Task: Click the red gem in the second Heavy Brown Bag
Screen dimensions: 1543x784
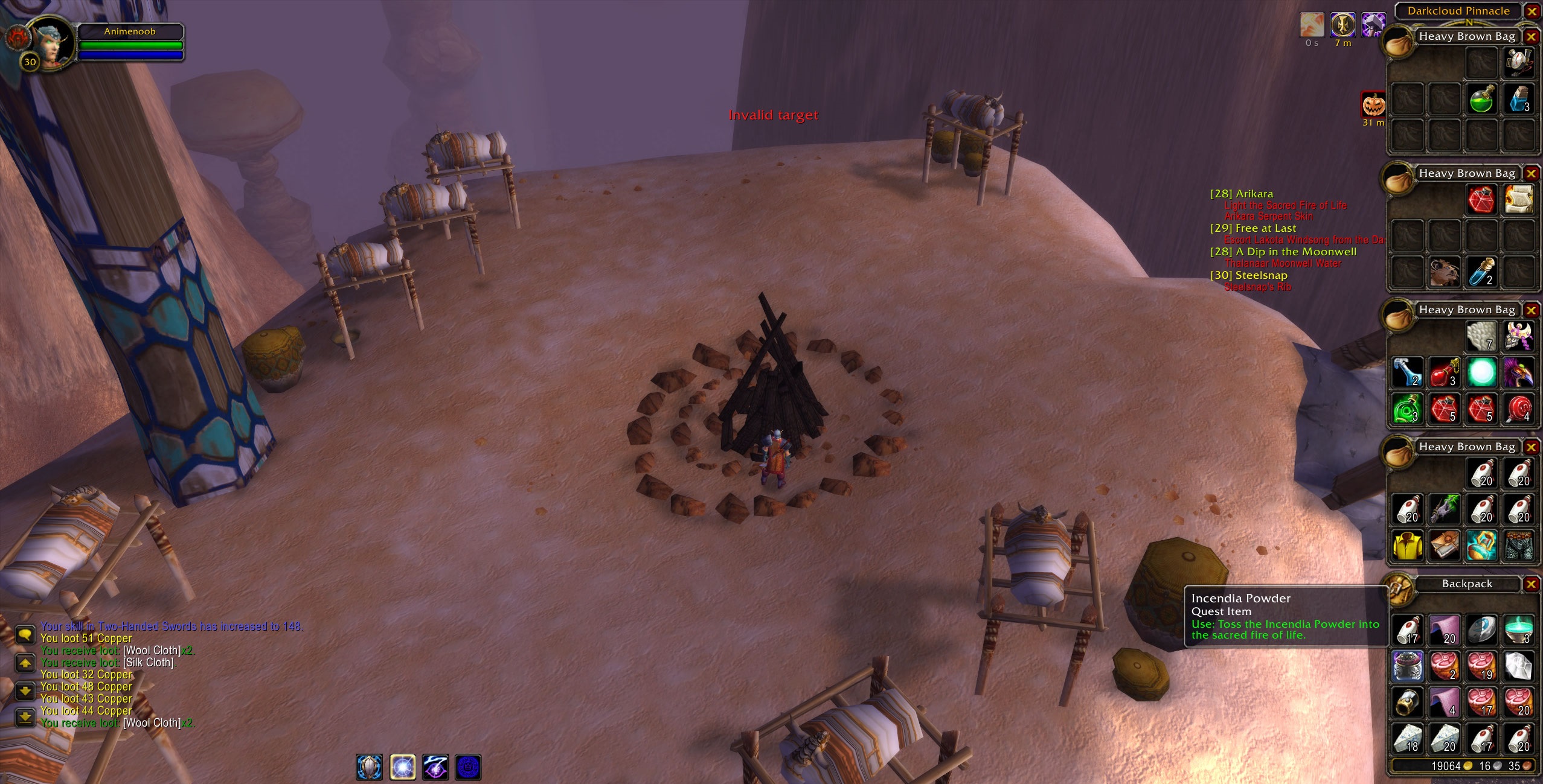Action: click(1482, 199)
